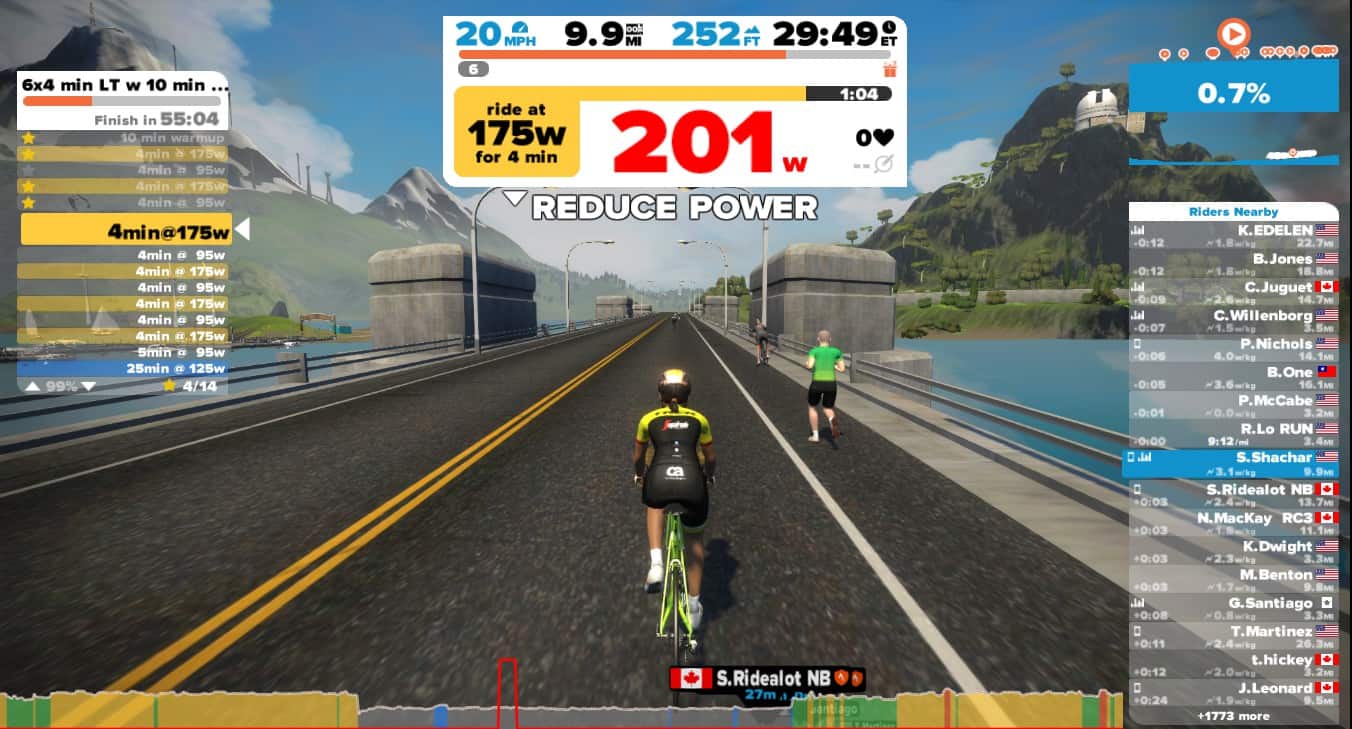Select B.One in Riders Nearby
1352x729 pixels.
[1233, 377]
